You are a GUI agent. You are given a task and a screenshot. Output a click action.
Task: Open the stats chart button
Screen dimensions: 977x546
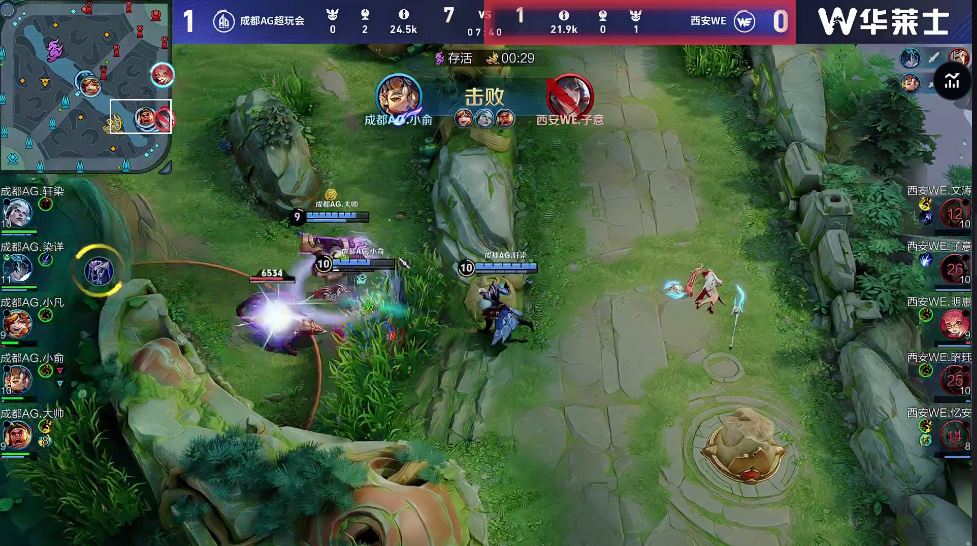pyautogui.click(x=950, y=82)
